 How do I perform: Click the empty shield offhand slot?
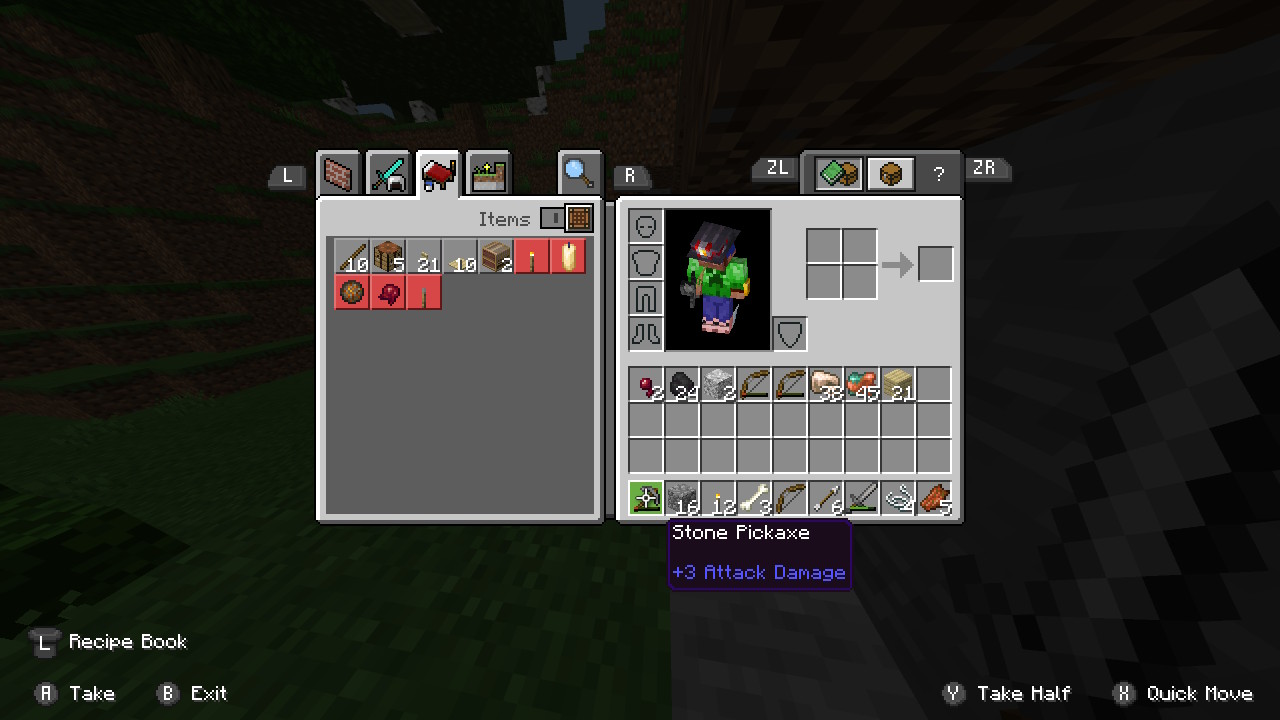point(790,334)
